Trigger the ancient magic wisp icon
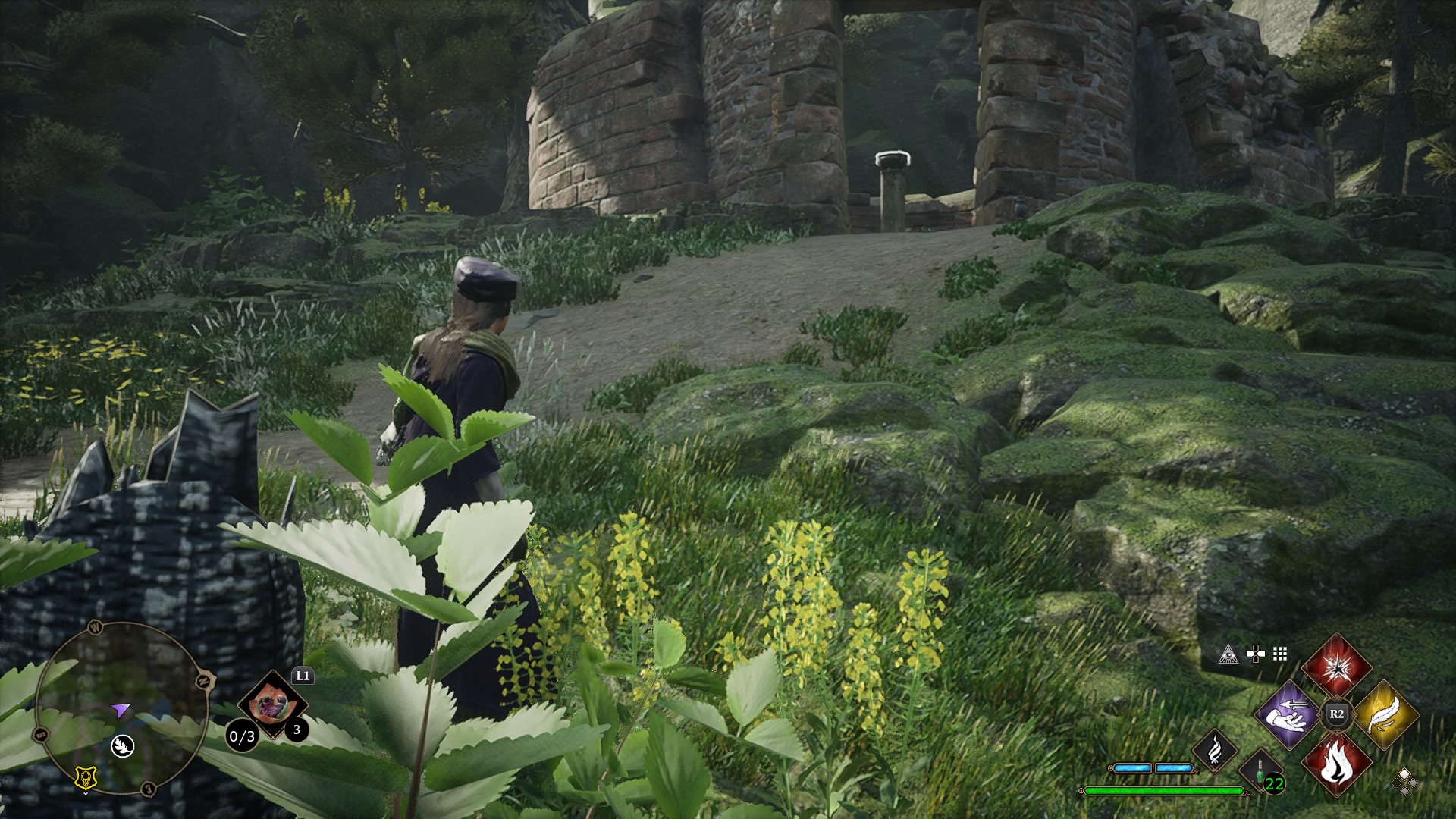Image resolution: width=1456 pixels, height=819 pixels. click(x=1215, y=749)
